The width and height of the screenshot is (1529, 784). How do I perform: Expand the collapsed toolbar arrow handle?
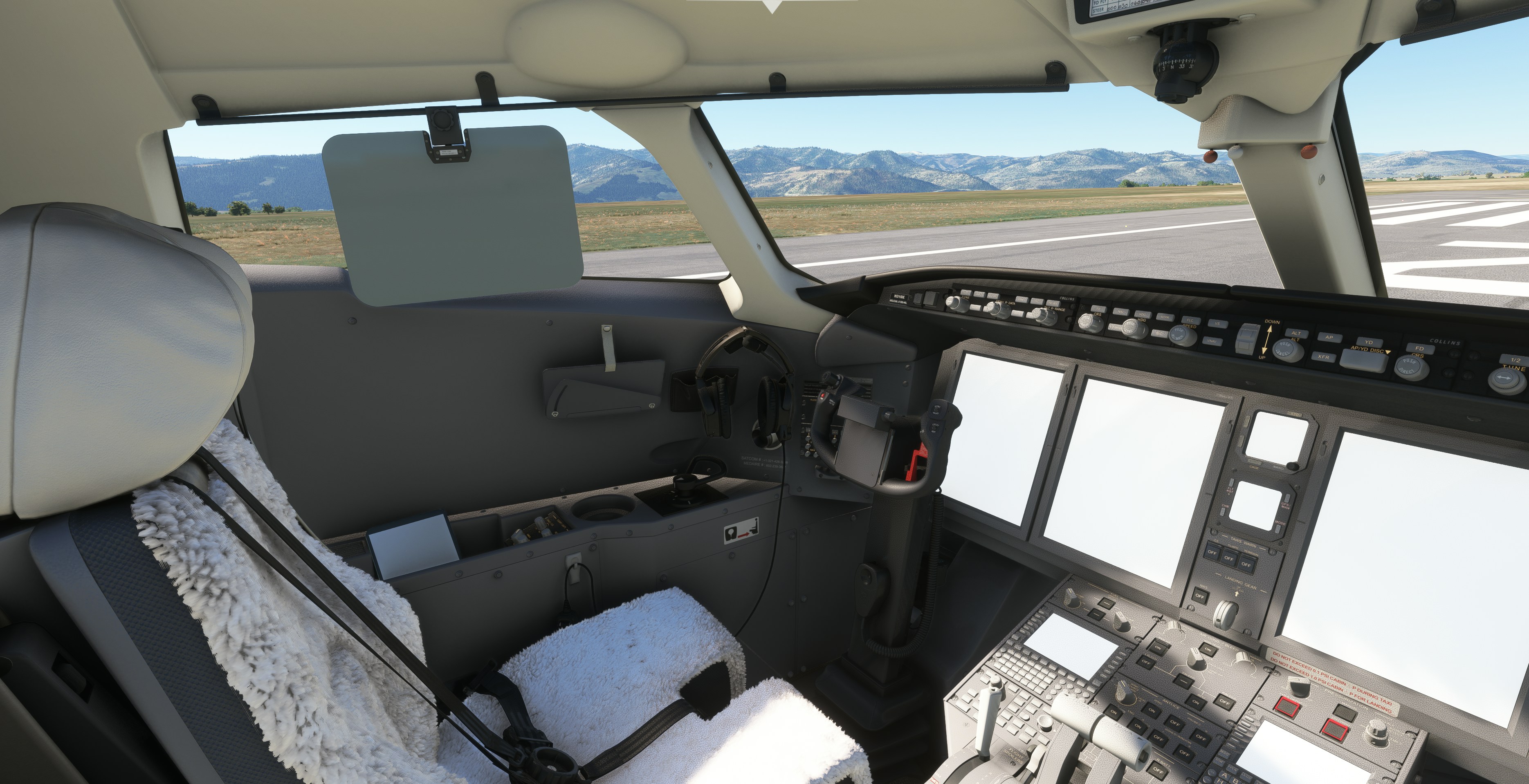click(772, 5)
